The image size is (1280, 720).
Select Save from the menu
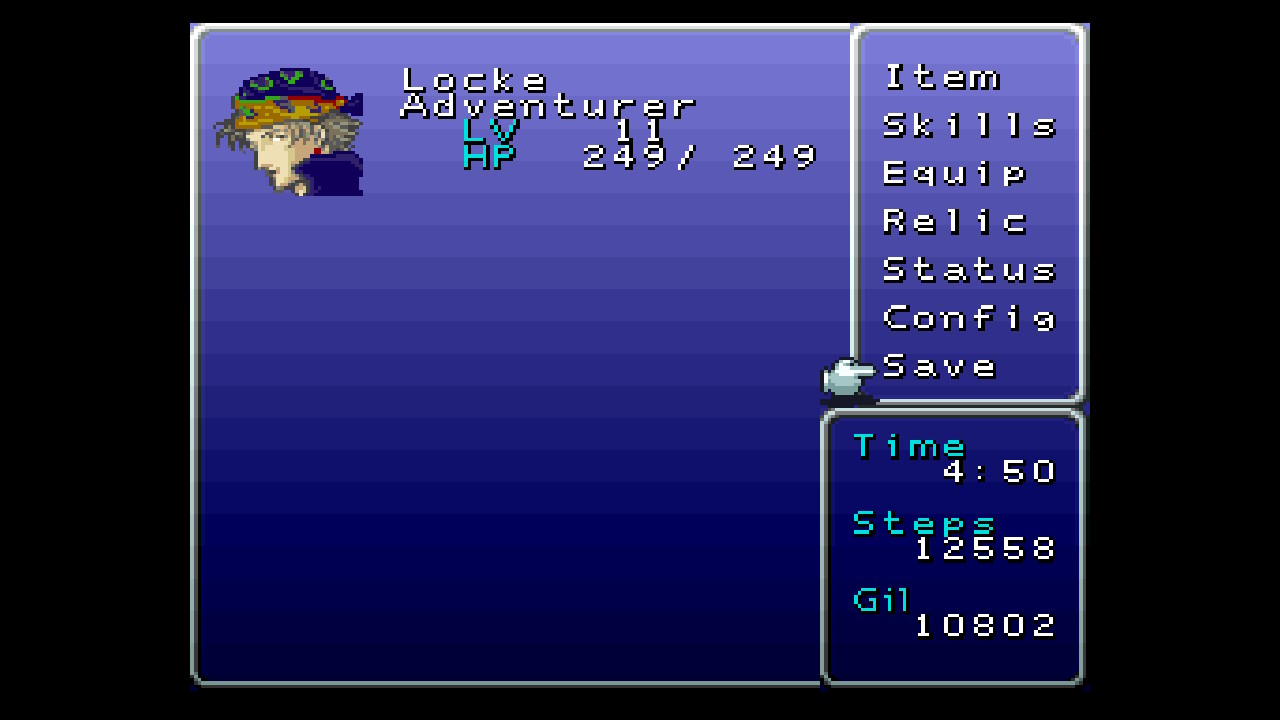(940, 366)
